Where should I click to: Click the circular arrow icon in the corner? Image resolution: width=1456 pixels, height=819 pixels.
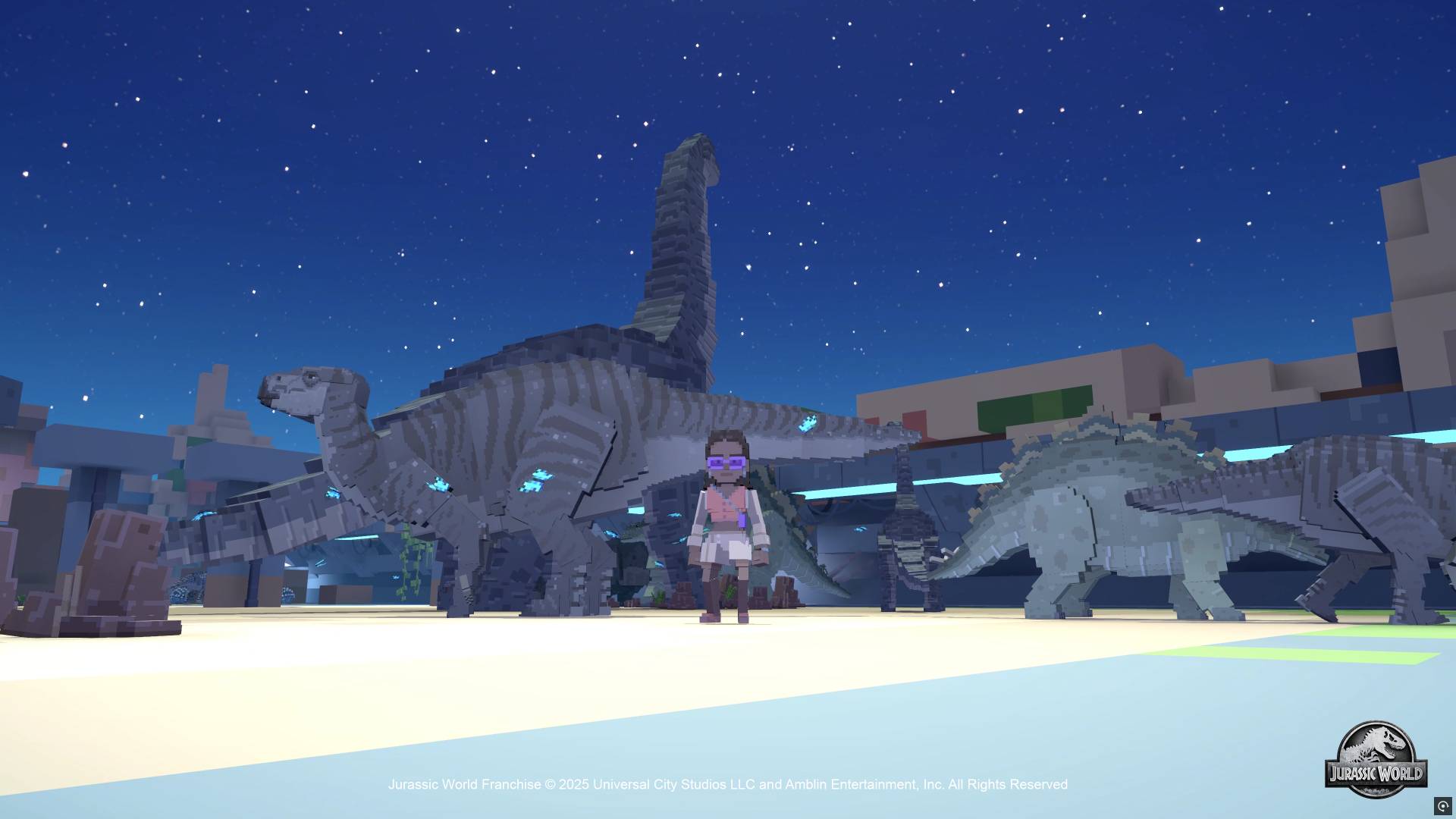coord(1442,806)
